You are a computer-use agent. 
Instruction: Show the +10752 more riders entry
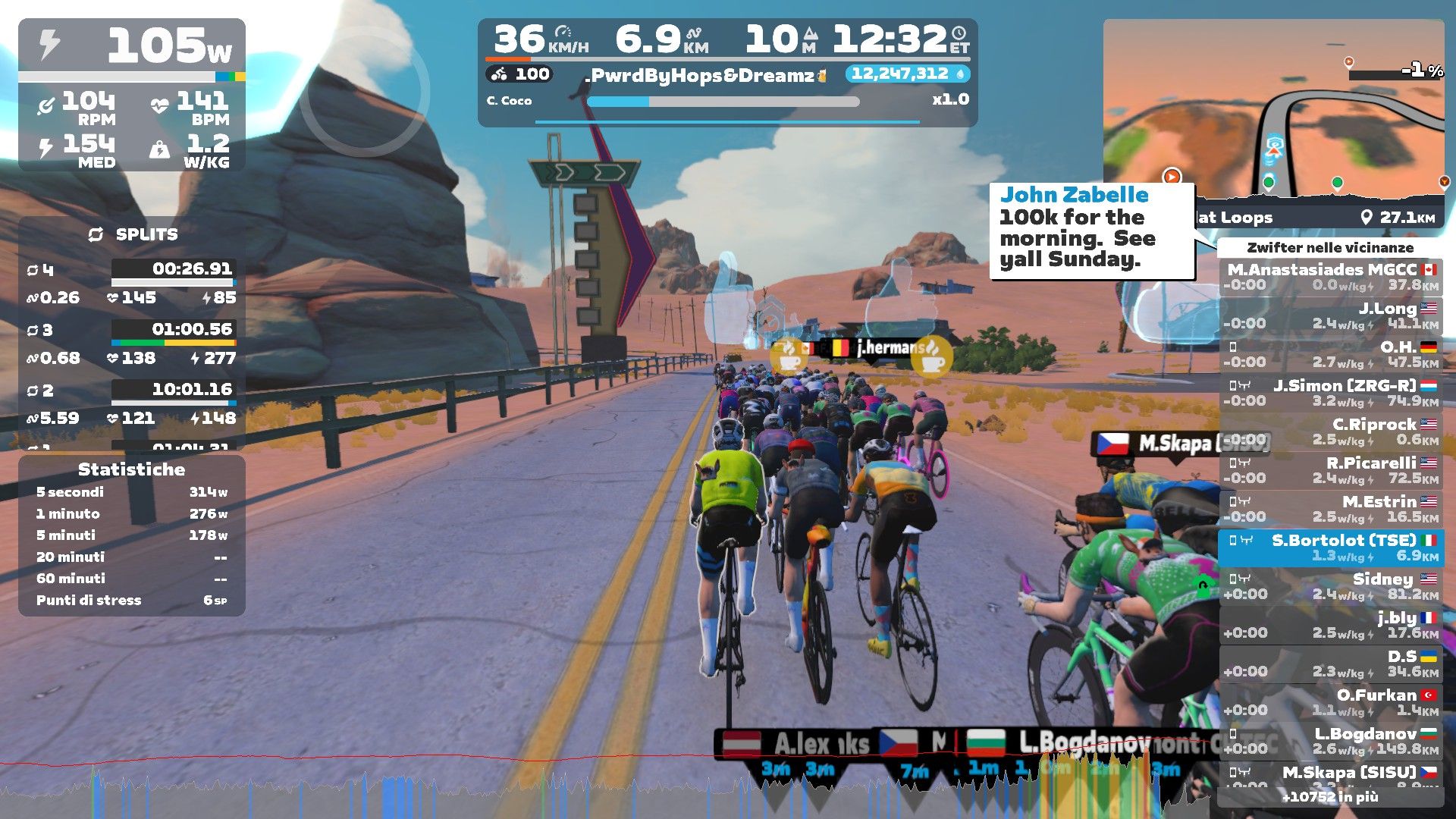[1330, 796]
